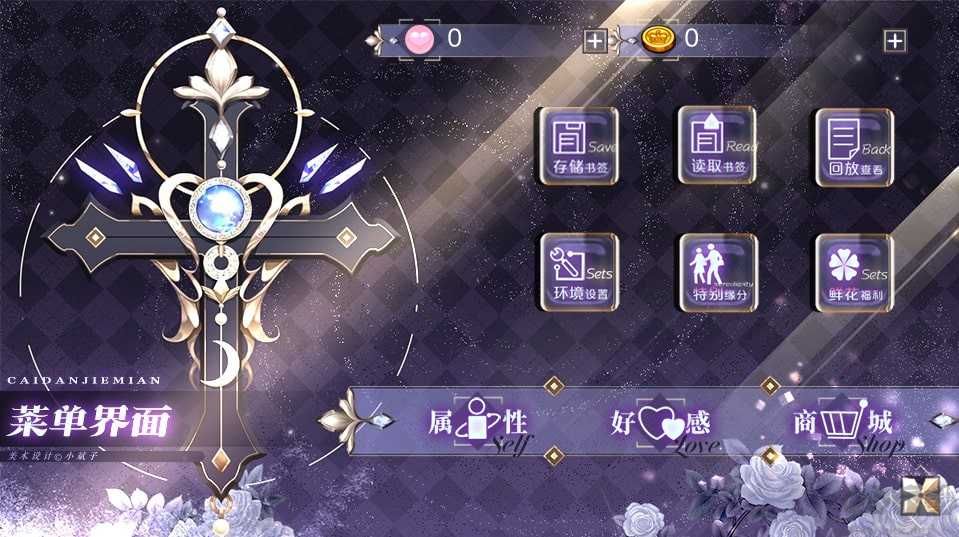Image resolution: width=959 pixels, height=537 pixels.
Task: Choose the 读取书签 Read button
Action: [x=717, y=146]
